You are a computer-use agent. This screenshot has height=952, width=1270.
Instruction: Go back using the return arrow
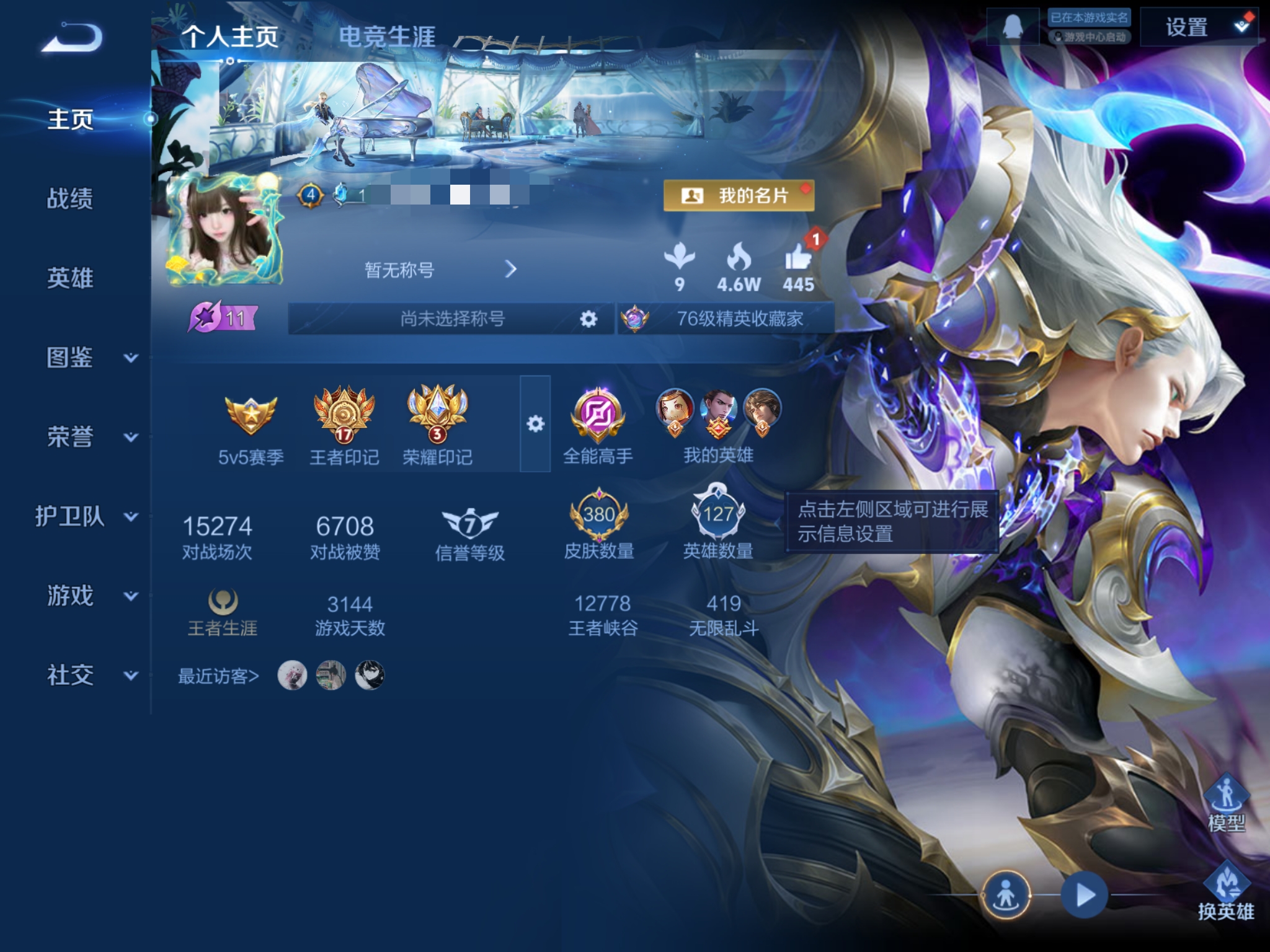tap(72, 37)
